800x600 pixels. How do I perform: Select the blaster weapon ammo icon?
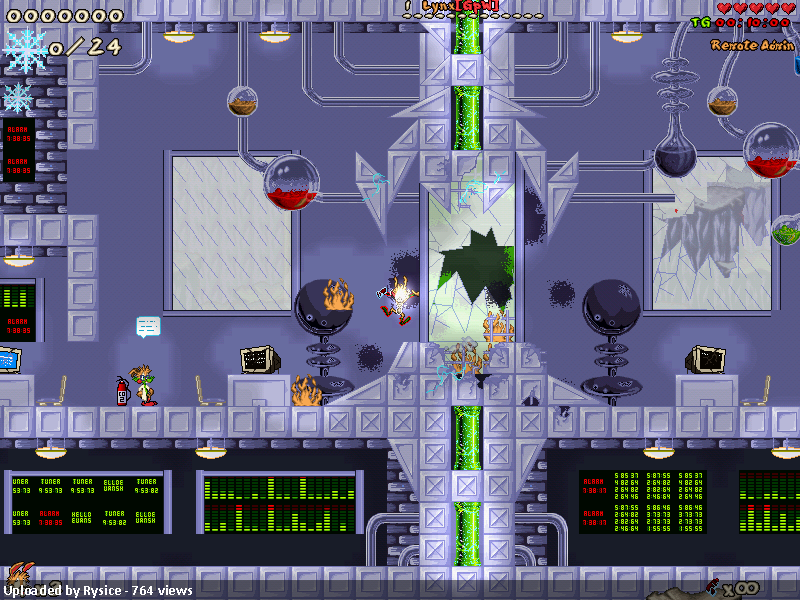click(713, 585)
